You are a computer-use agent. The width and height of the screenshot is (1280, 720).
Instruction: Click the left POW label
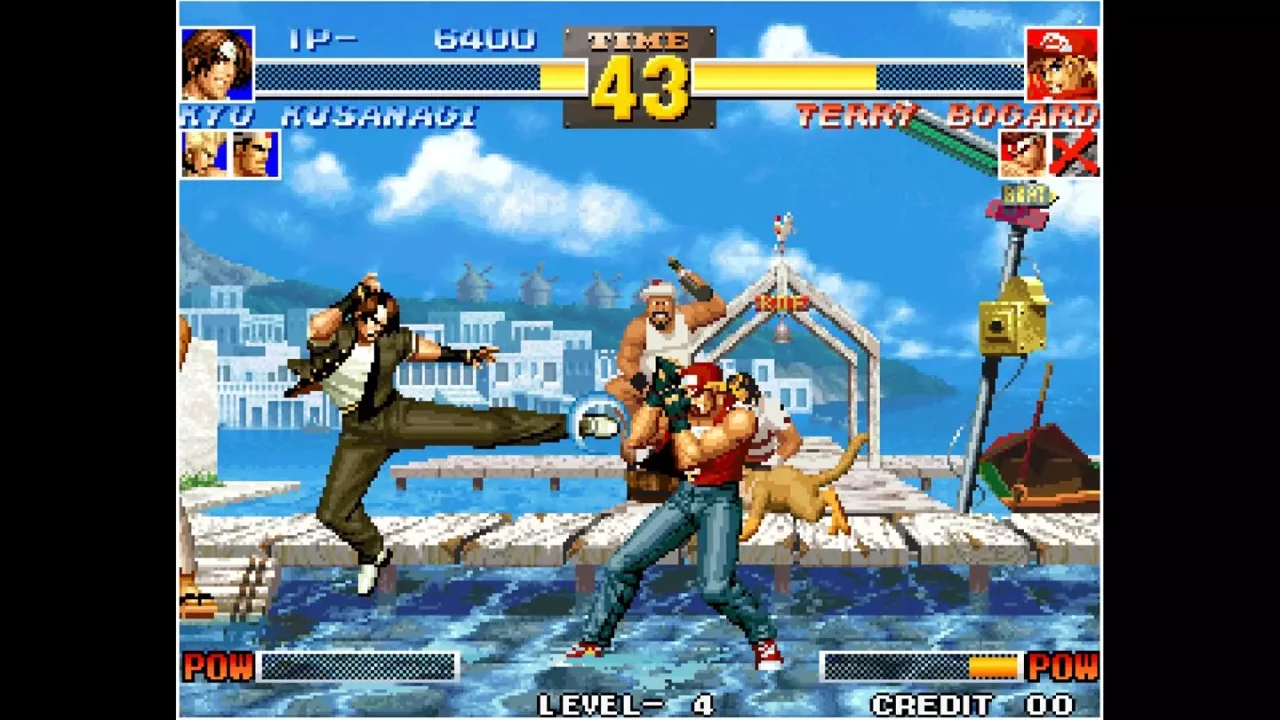pyautogui.click(x=217, y=666)
